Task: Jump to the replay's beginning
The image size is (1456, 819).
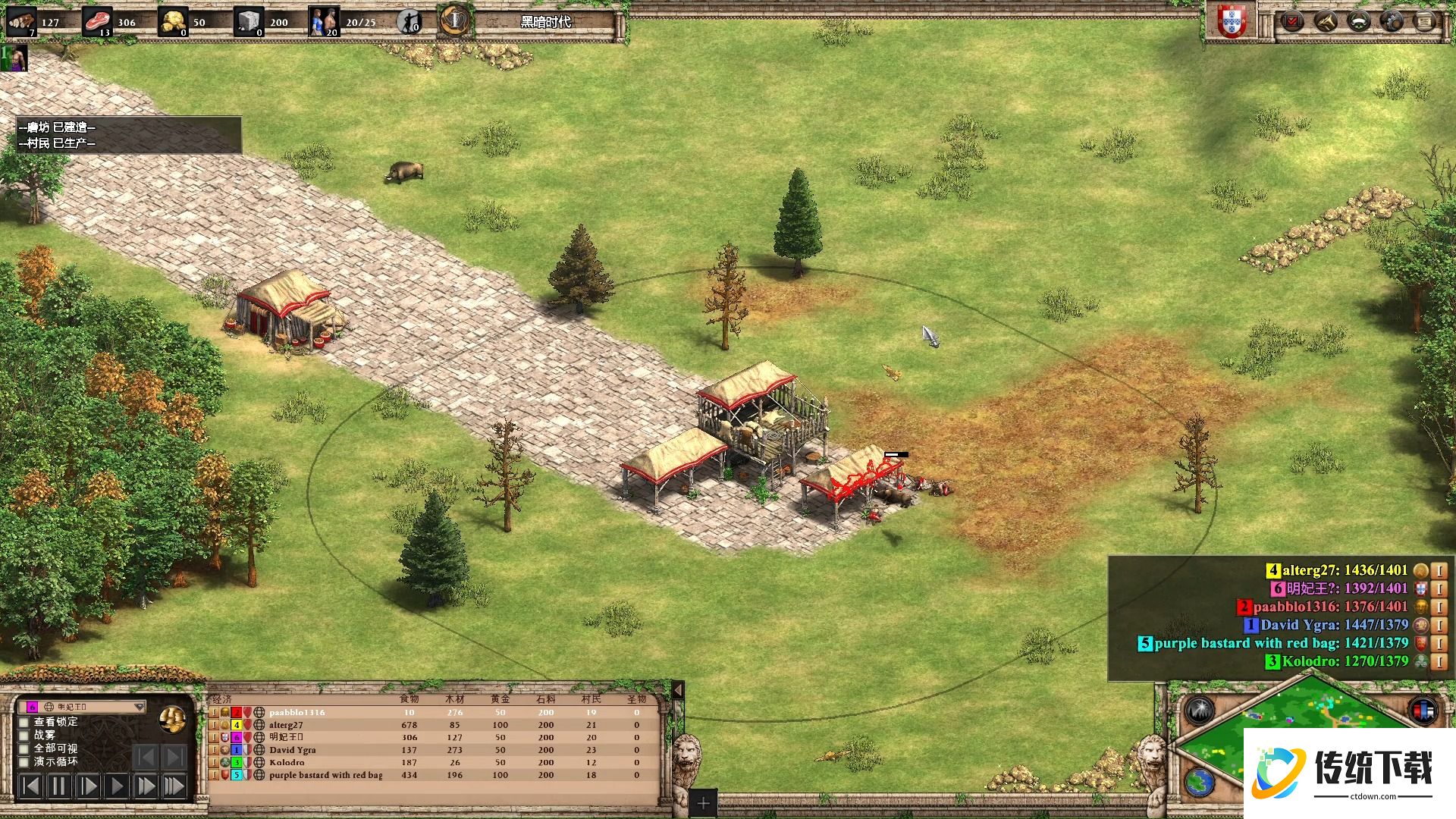Action: point(30,786)
